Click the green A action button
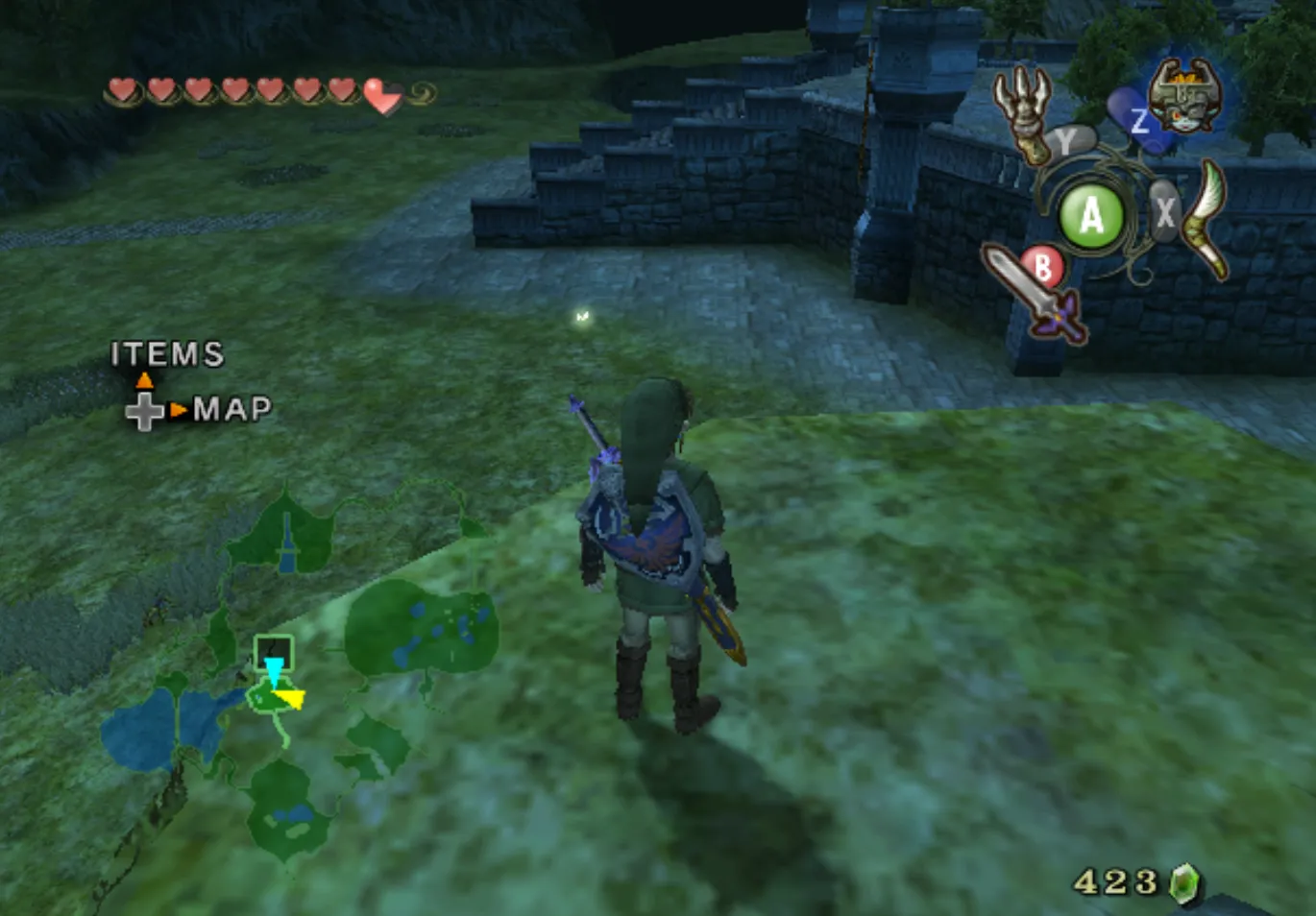 click(1091, 216)
